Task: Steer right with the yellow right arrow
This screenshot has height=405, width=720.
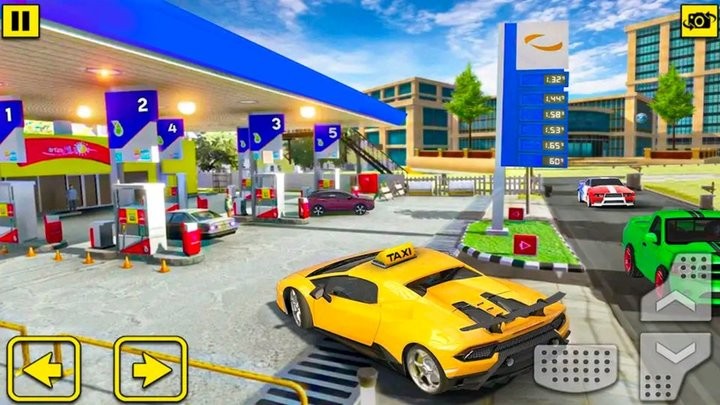Action: point(150,369)
